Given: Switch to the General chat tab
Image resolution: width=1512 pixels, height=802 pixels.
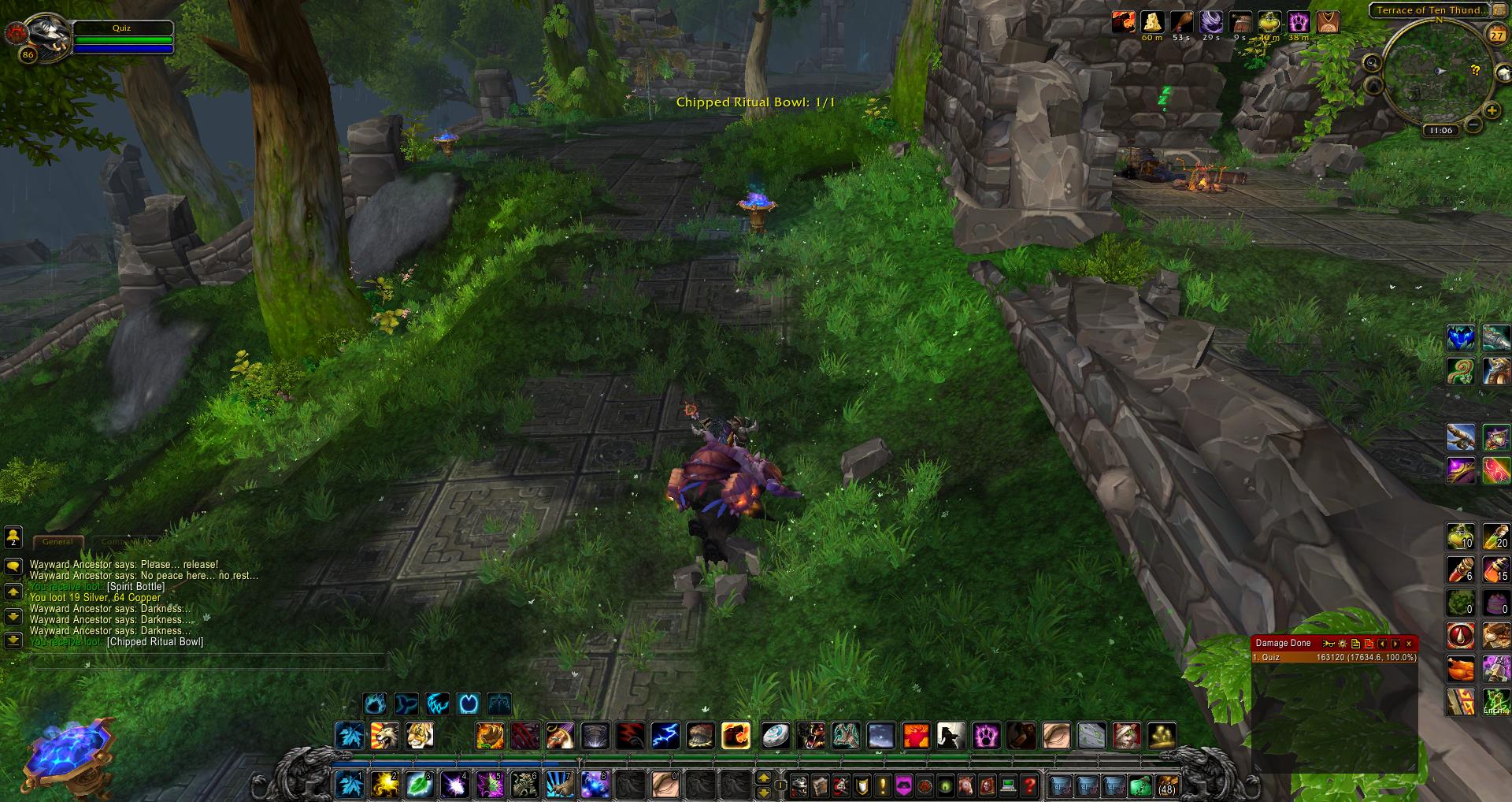Looking at the screenshot, I should [57, 542].
